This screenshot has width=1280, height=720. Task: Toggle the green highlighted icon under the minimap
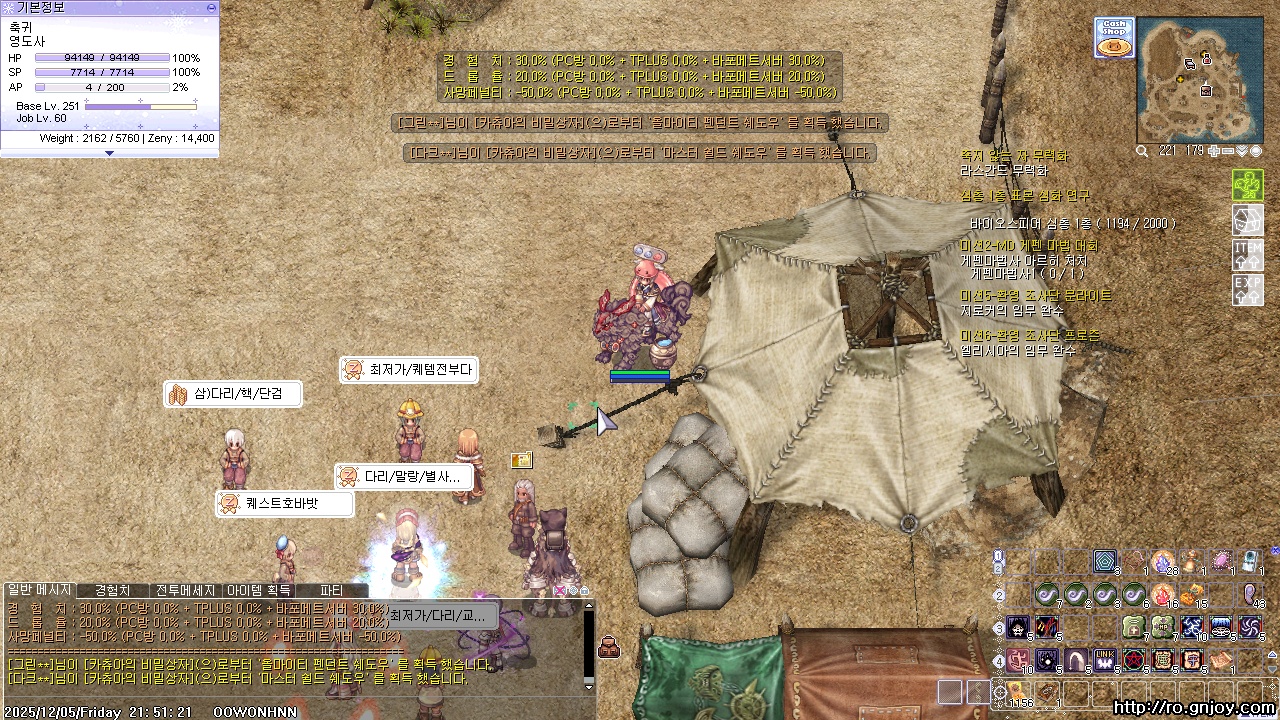click(x=1247, y=186)
